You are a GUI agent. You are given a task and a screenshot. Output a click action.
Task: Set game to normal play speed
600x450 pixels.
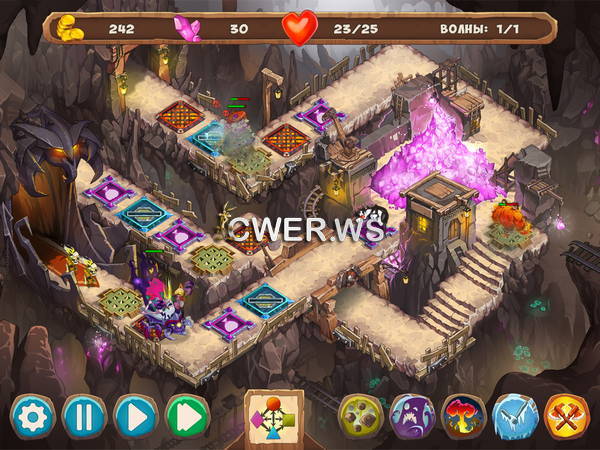pyautogui.click(x=135, y=415)
